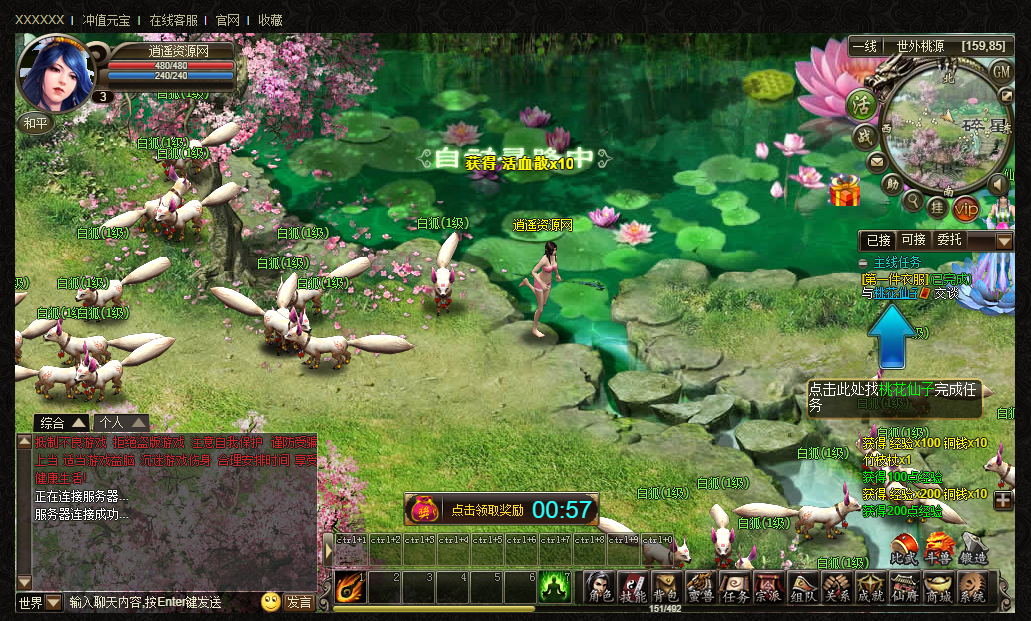
Task: Open the 系统 system menu
Action: tap(972, 587)
